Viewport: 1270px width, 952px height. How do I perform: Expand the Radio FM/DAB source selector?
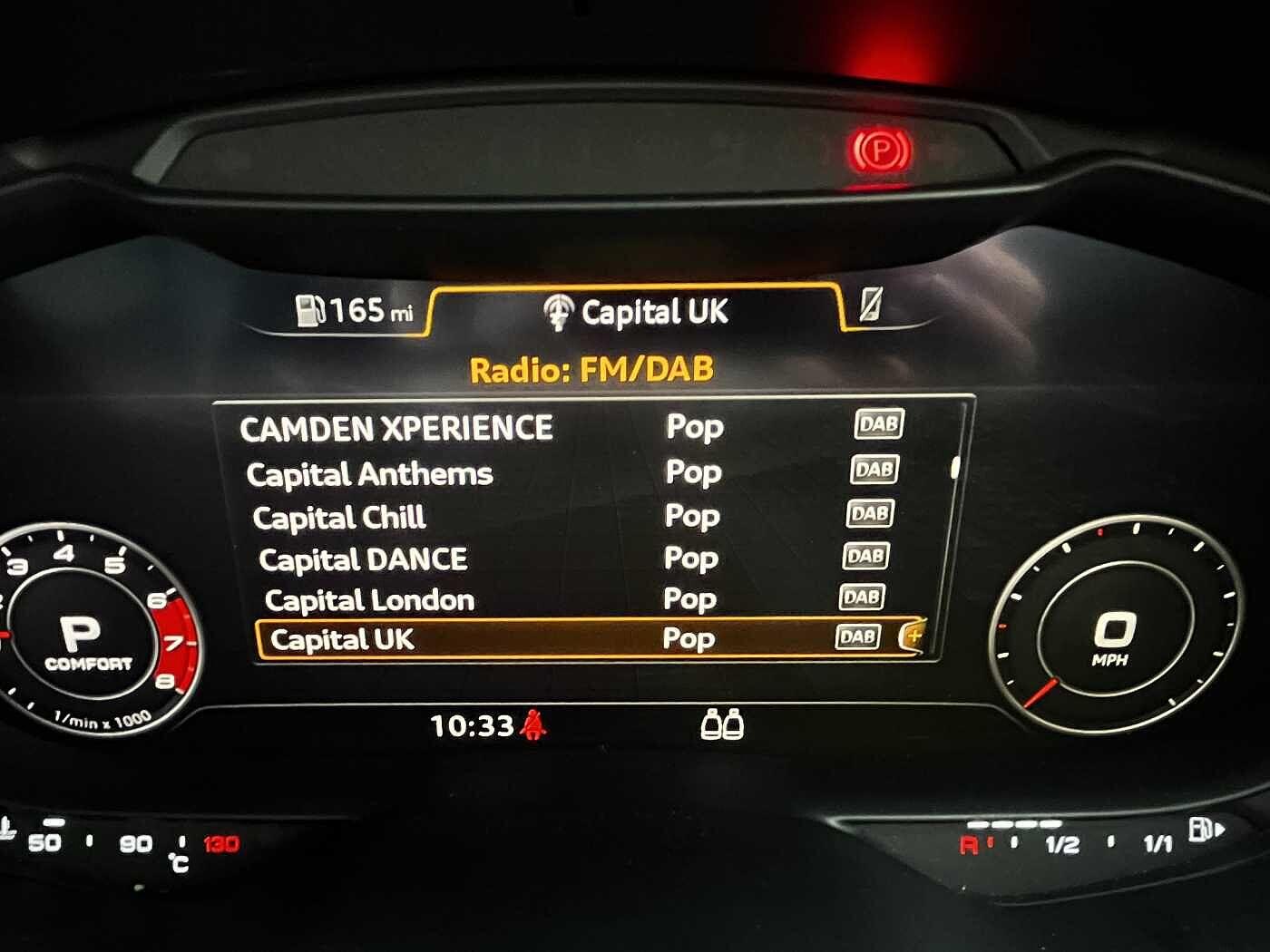(x=591, y=369)
